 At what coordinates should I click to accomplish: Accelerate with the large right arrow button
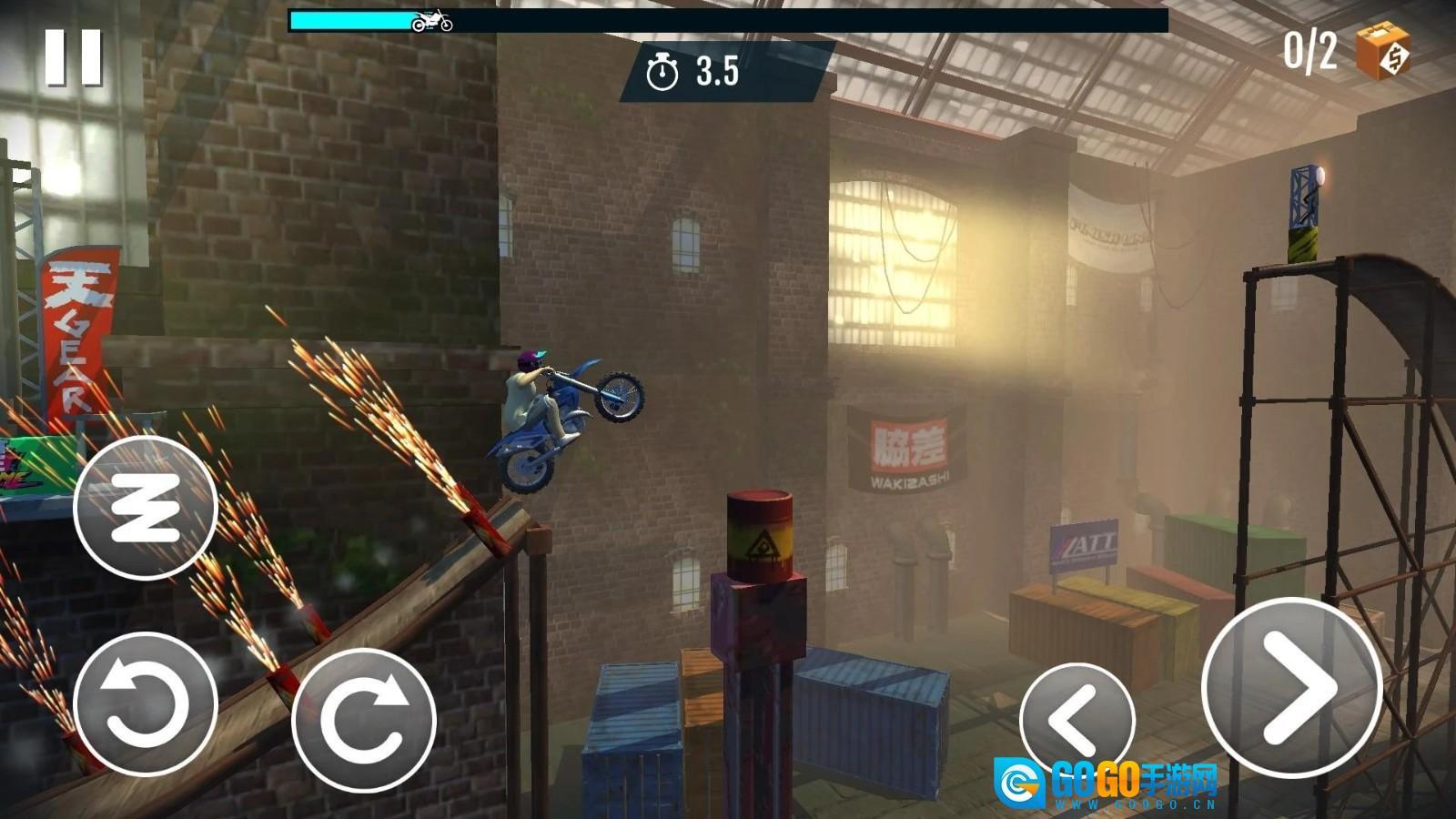pos(1291,688)
